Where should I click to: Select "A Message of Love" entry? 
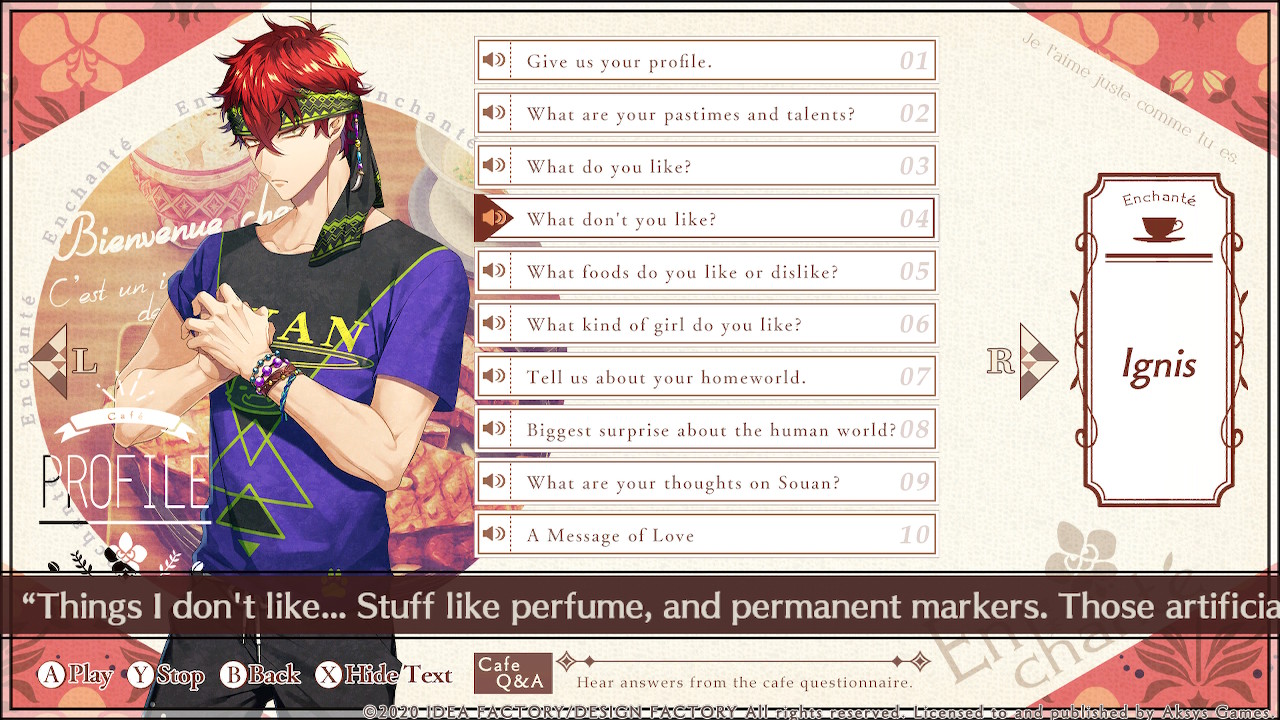point(705,535)
